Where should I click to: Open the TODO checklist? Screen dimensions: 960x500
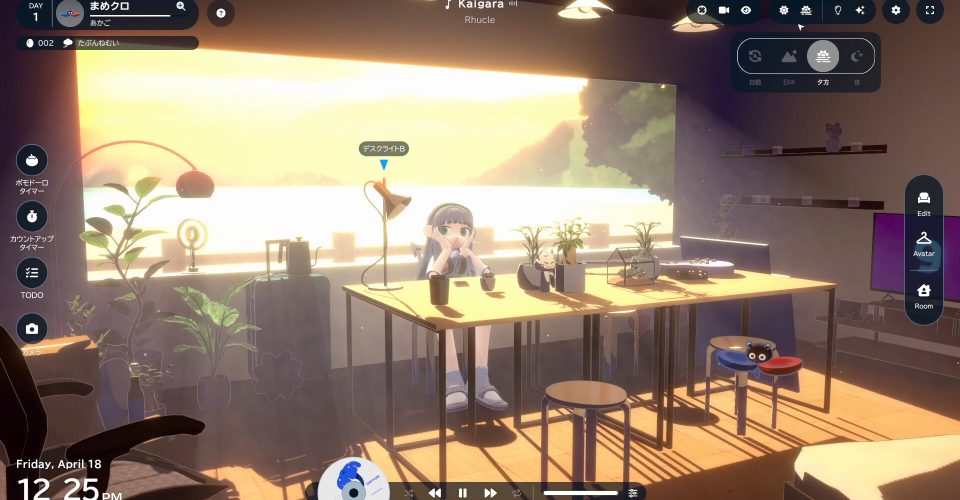[32, 272]
